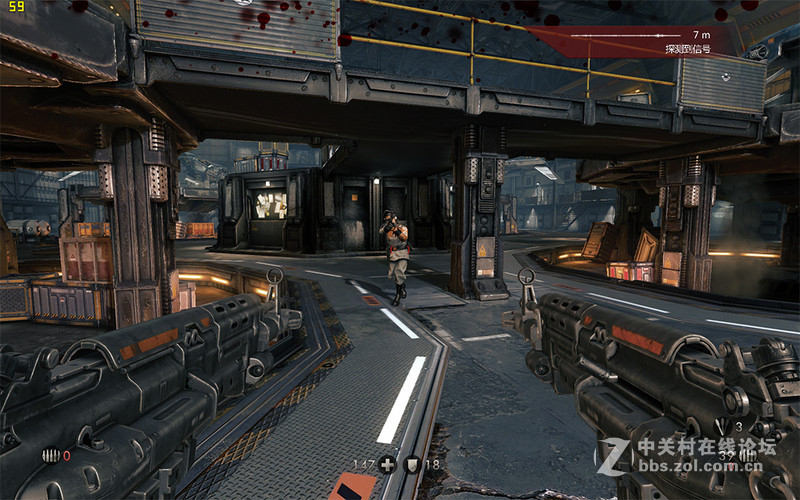This screenshot has width=800, height=500.
Task: Click the health cross icon
Action: 387,464
